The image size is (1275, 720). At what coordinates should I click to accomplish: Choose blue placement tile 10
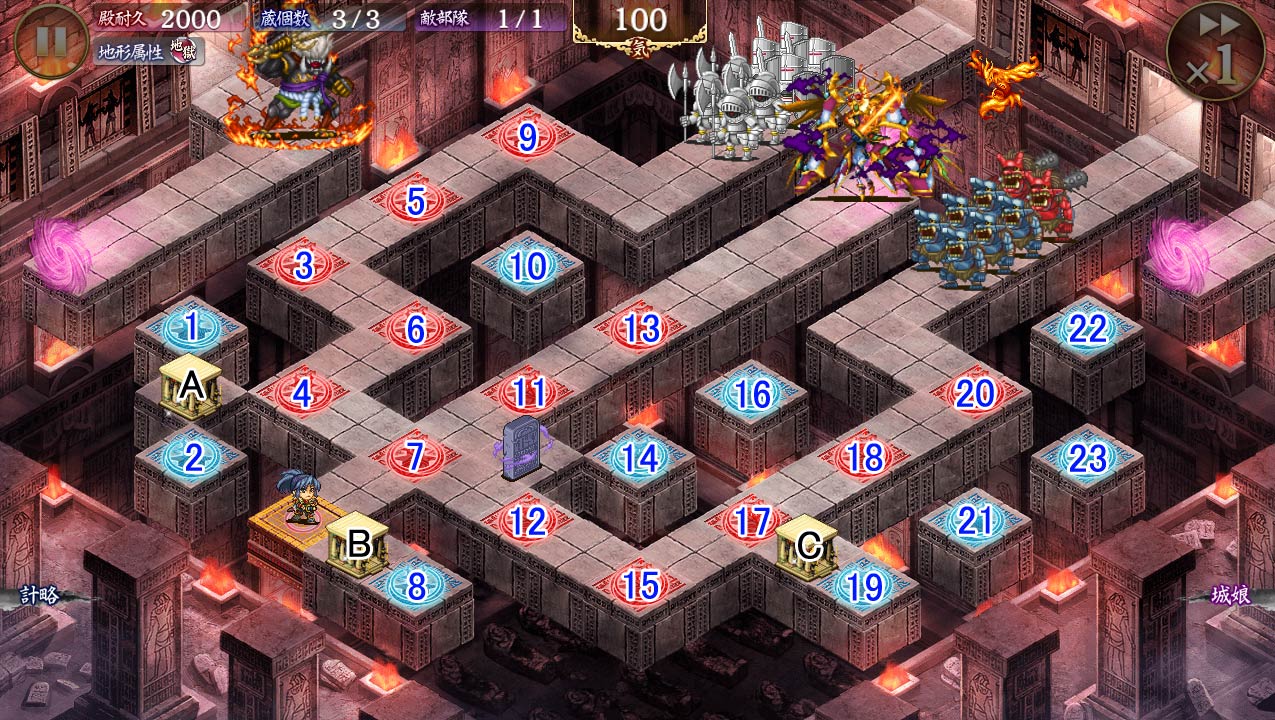pos(527,266)
